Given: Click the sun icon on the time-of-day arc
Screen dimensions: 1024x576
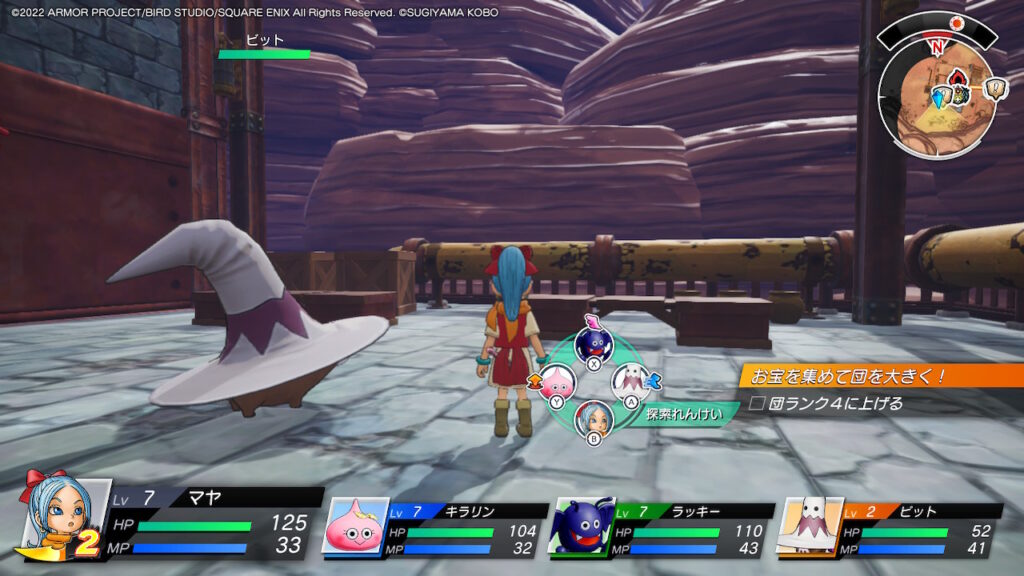Looking at the screenshot, I should (957, 23).
